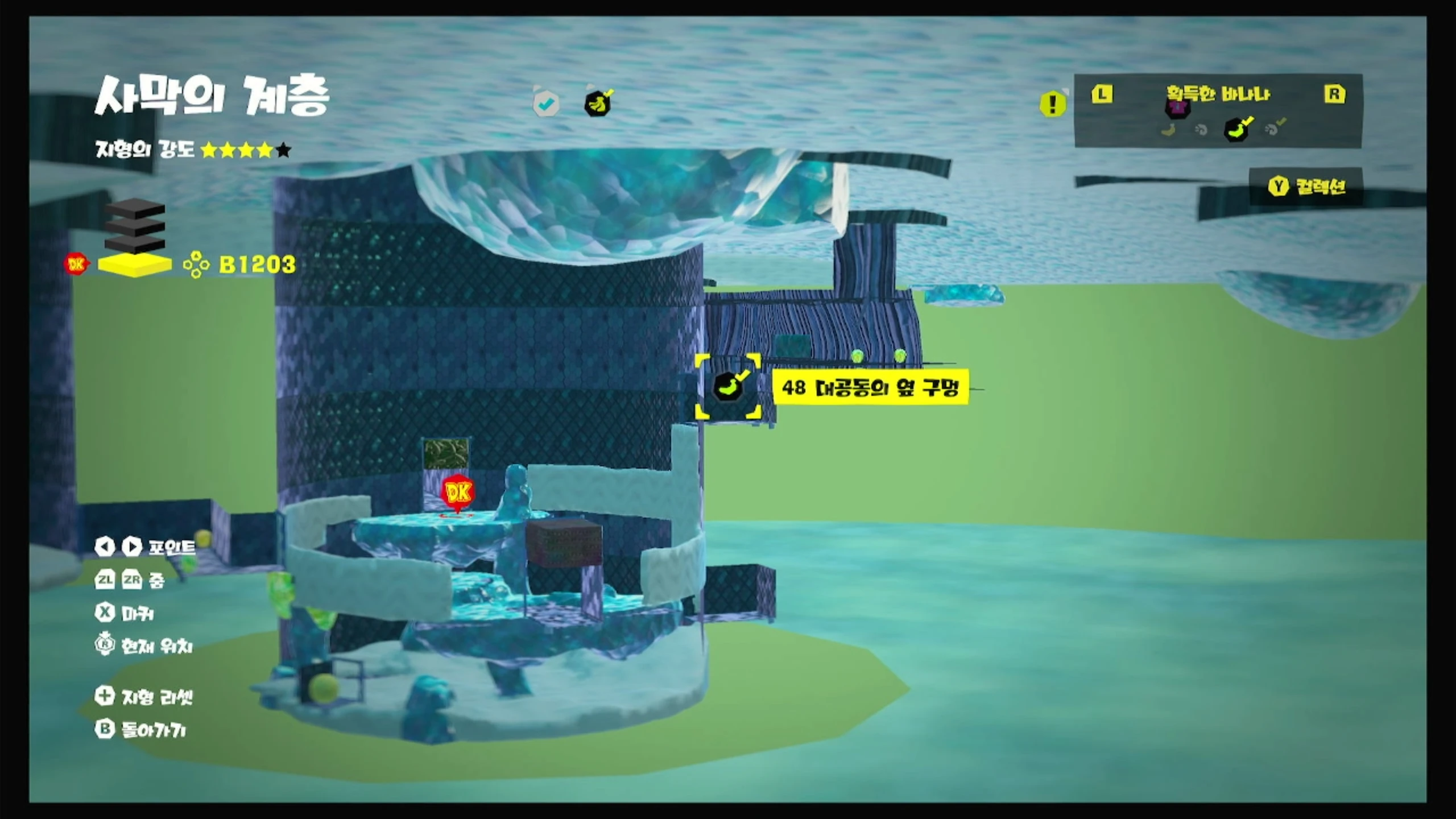Click the top-center collected banana marker
Image resolution: width=1456 pixels, height=819 pixels.
click(x=598, y=104)
